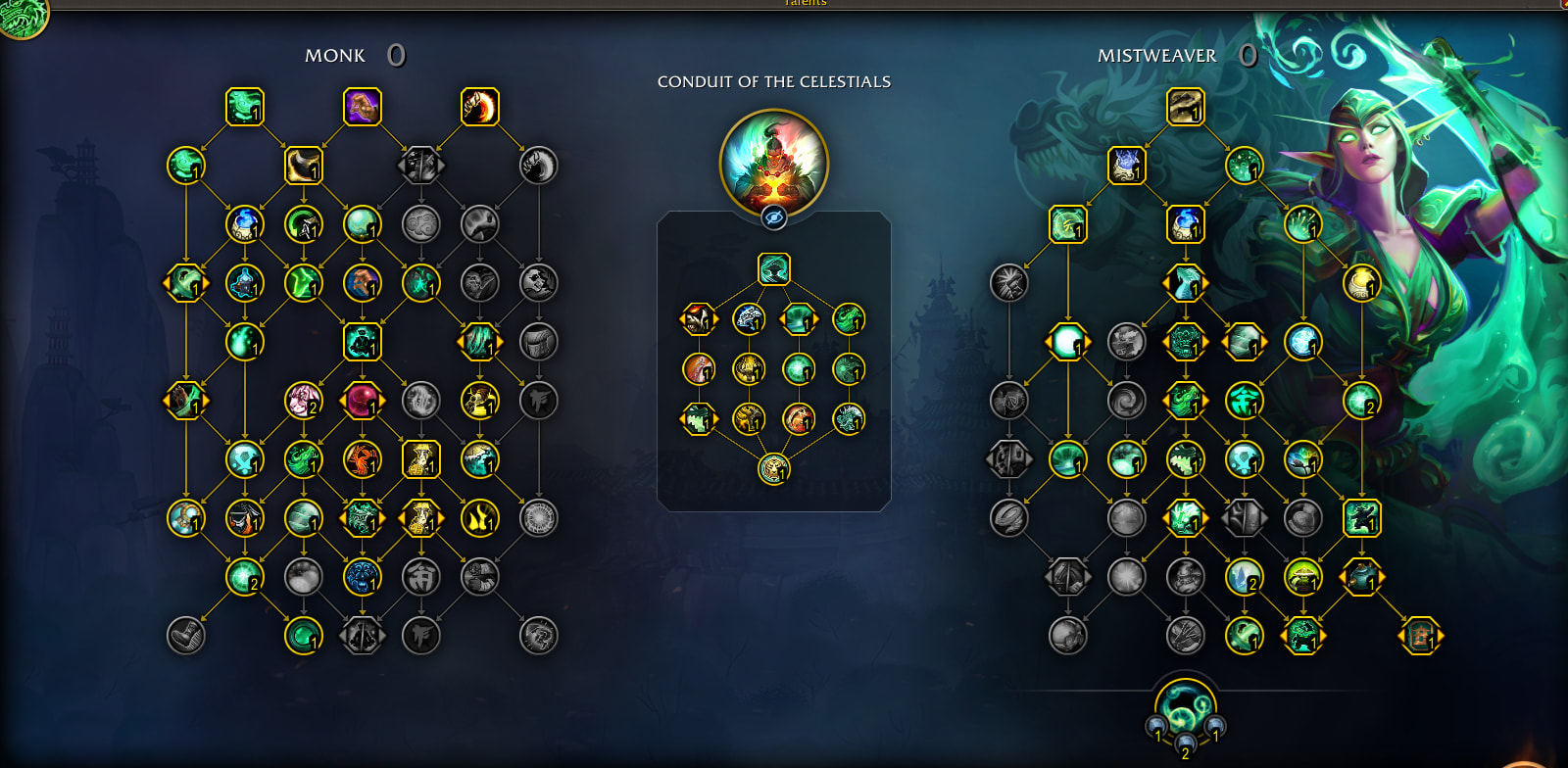This screenshot has width=1568, height=768.
Task: Toggle the eye icon under the hero portrait
Action: [774, 217]
